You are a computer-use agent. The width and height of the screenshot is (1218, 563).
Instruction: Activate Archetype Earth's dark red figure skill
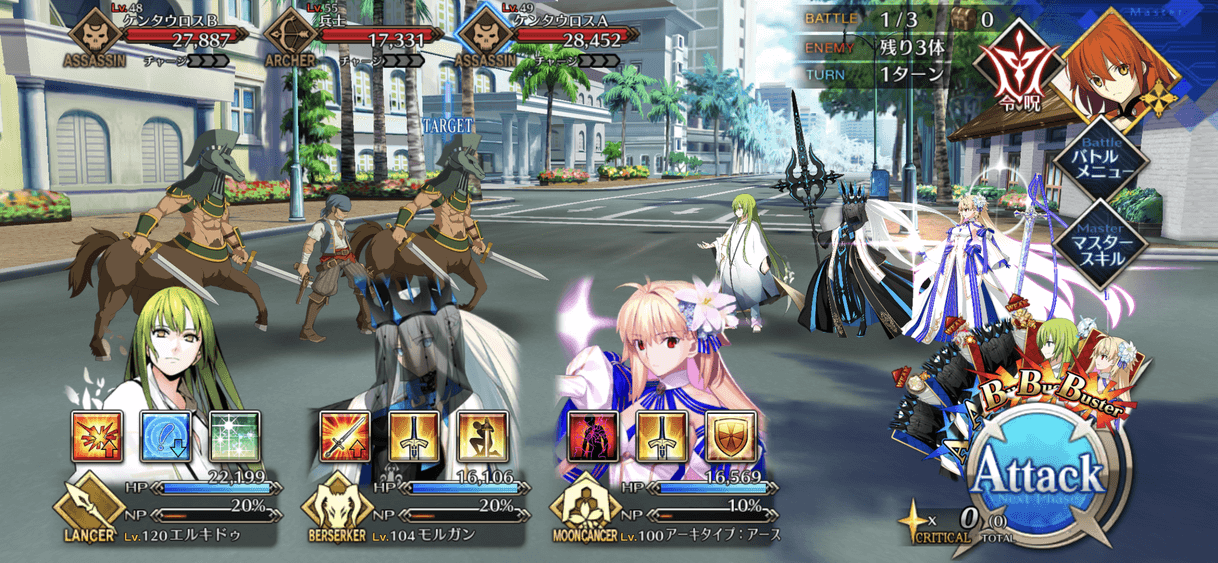[x=593, y=437]
